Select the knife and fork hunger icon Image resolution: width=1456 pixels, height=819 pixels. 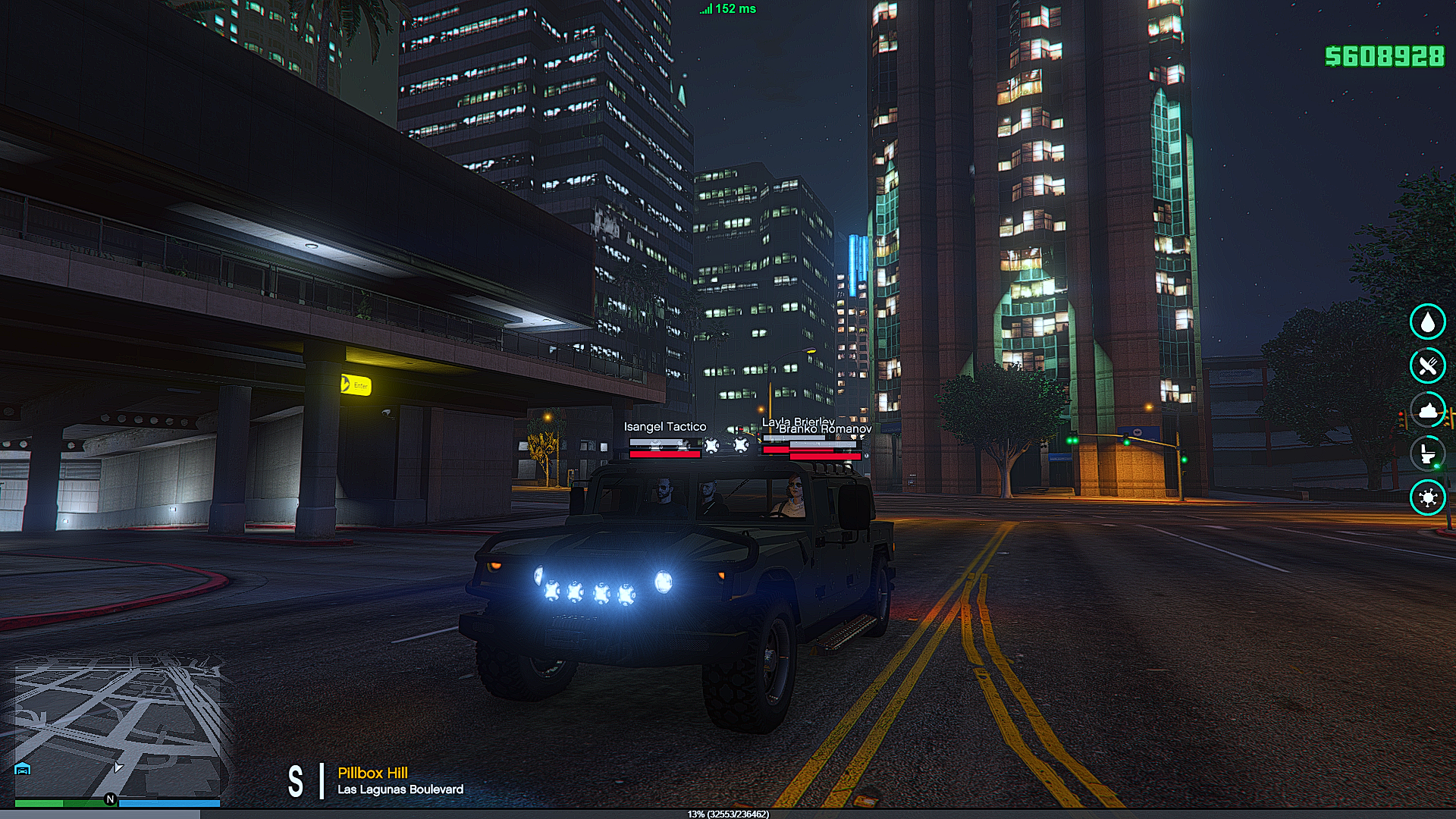pyautogui.click(x=1427, y=366)
